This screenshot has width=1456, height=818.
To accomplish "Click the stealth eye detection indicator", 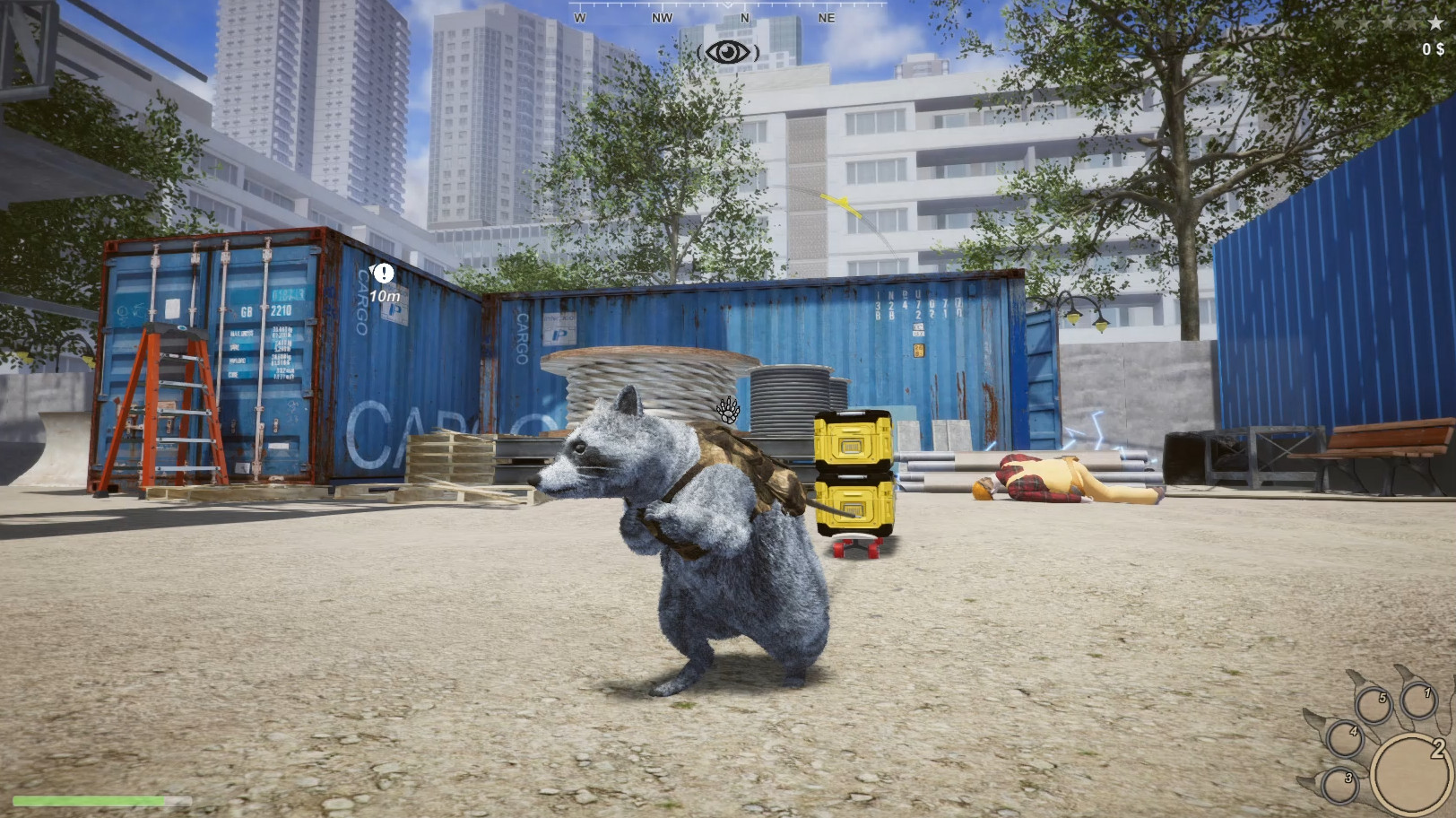I will click(728, 51).
